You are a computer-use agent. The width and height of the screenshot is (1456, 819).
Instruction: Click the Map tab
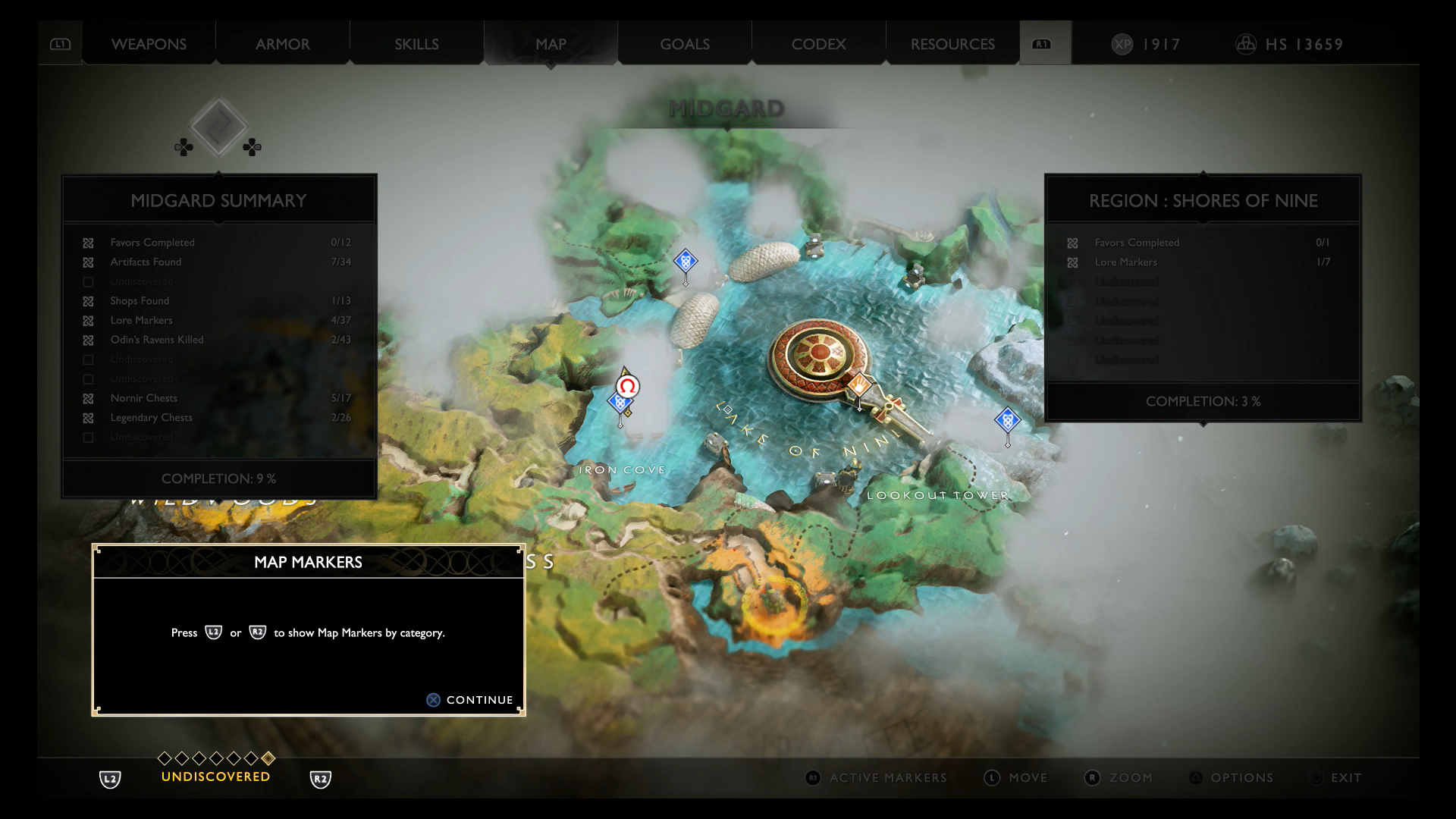(x=551, y=44)
